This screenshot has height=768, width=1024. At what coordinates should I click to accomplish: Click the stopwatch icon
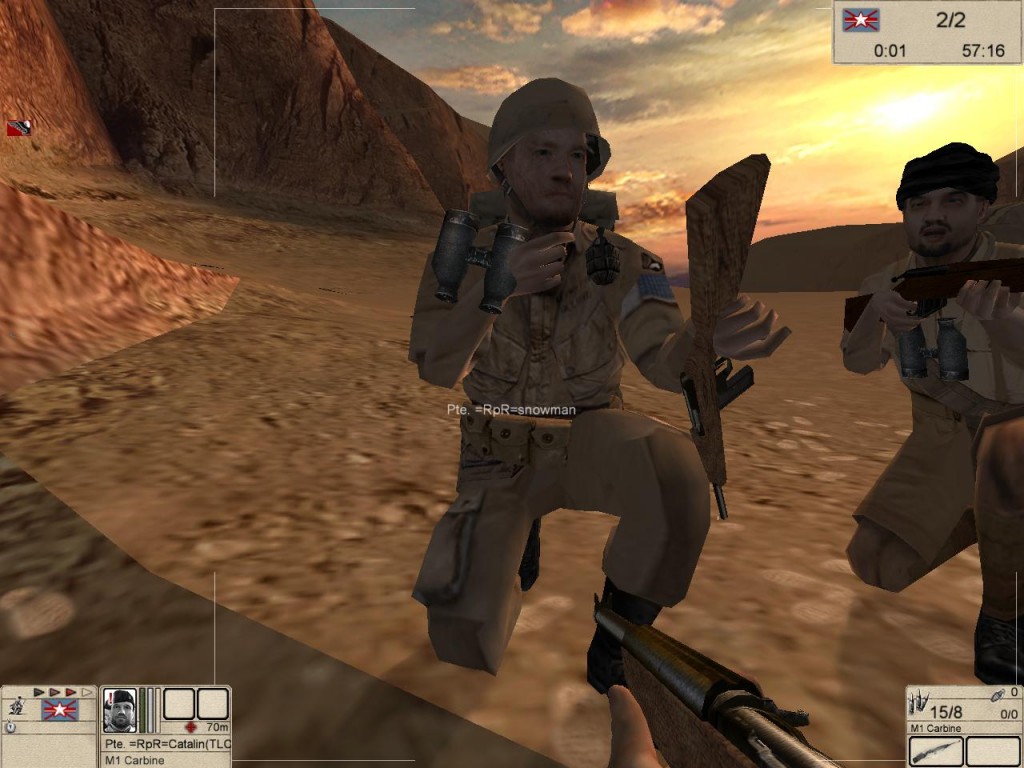coord(10,727)
